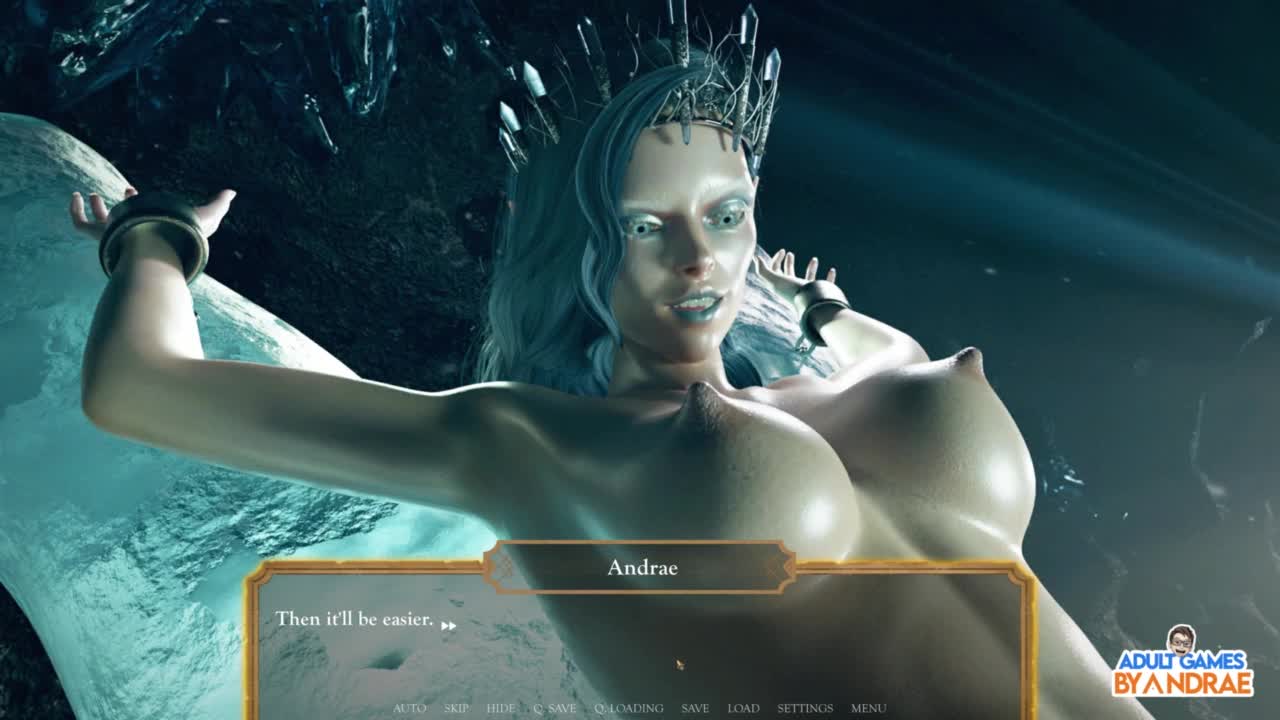Go to the main Menu

(x=868, y=708)
